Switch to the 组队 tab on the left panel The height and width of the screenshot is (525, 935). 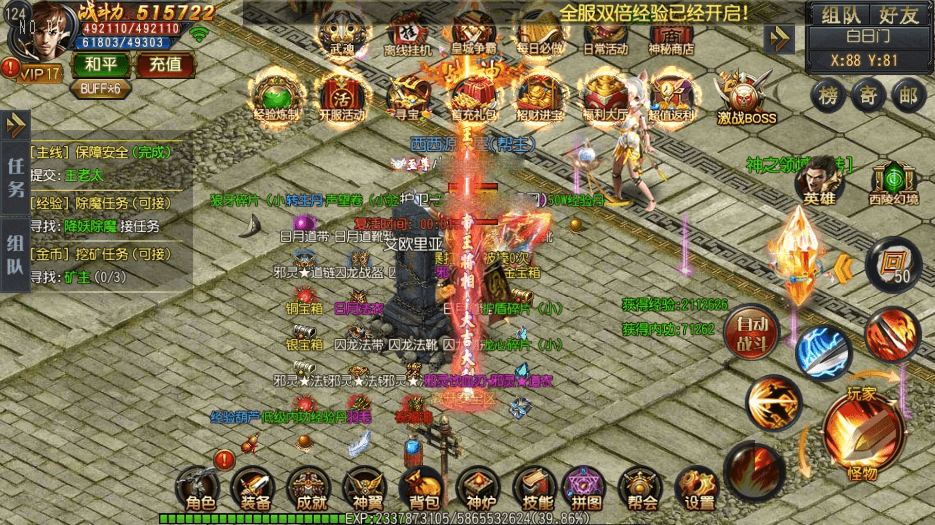click(x=16, y=256)
